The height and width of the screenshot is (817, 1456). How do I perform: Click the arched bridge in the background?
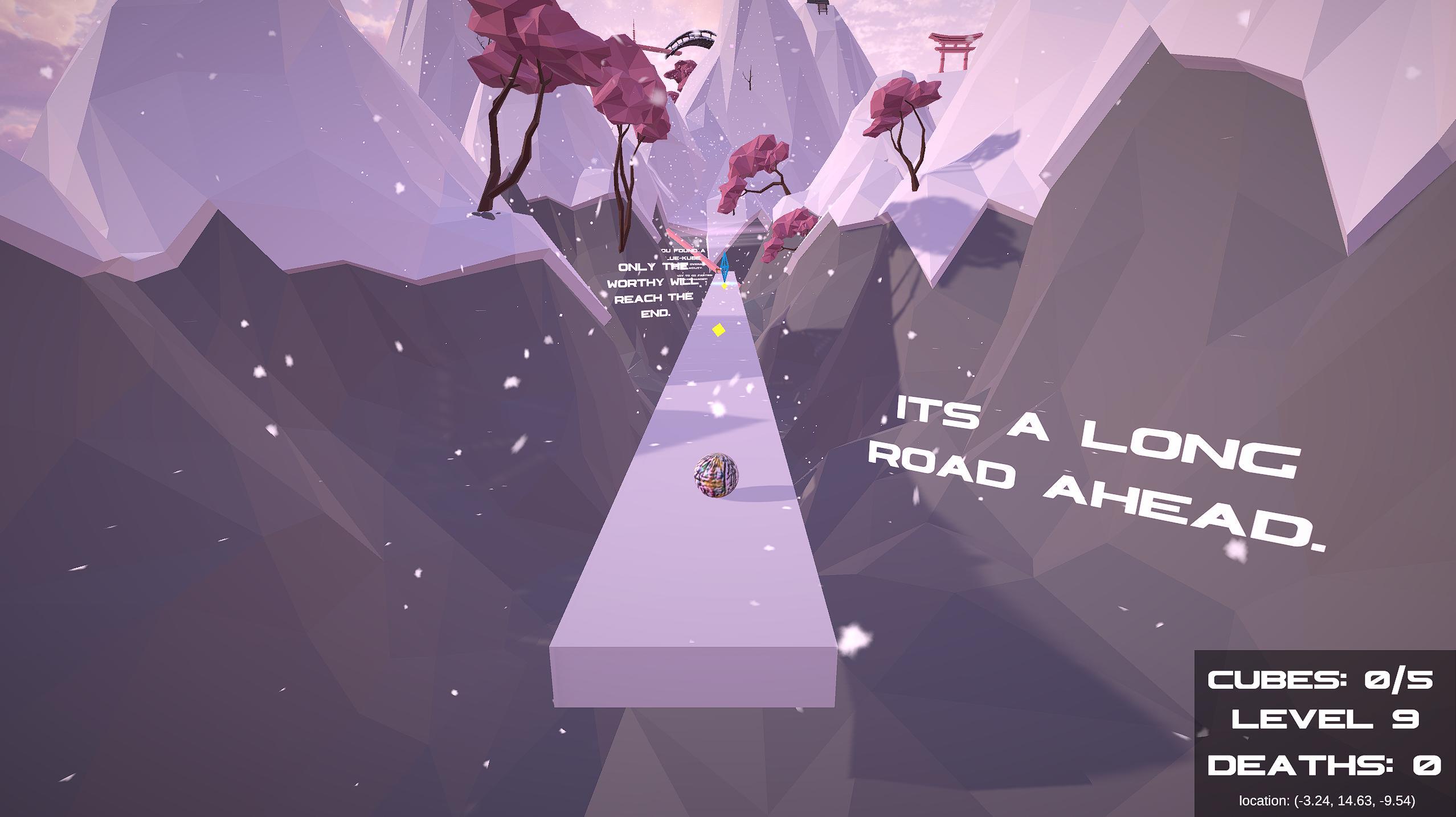point(691,40)
